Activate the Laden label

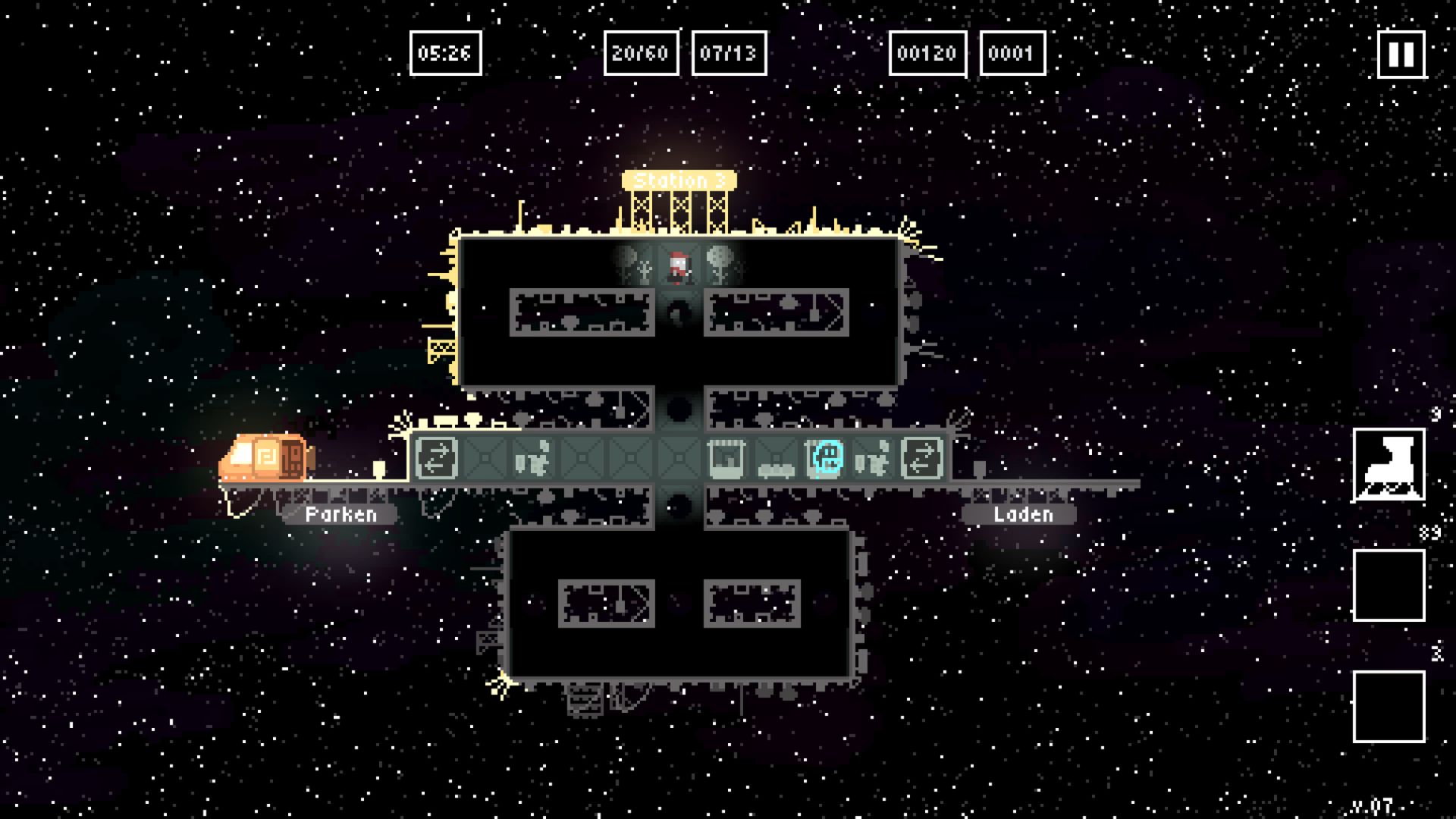[x=1022, y=514]
